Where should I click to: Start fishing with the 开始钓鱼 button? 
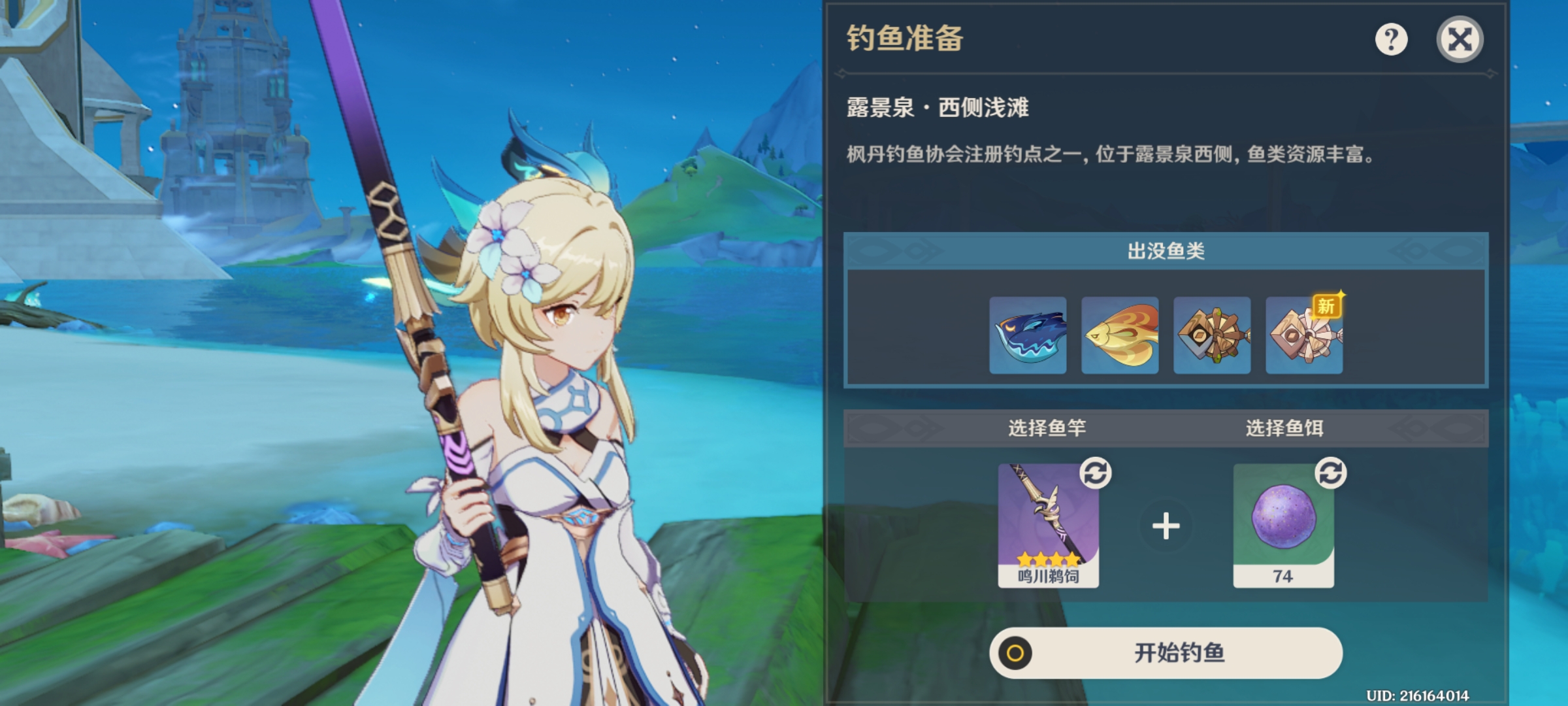[1166, 652]
